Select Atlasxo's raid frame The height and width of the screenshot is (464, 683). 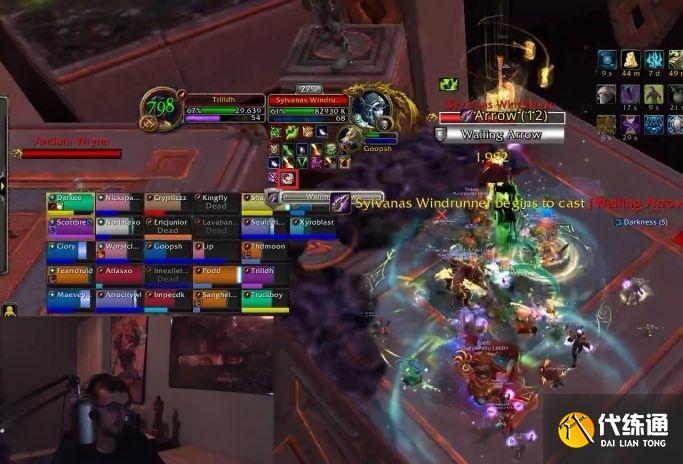click(119, 274)
